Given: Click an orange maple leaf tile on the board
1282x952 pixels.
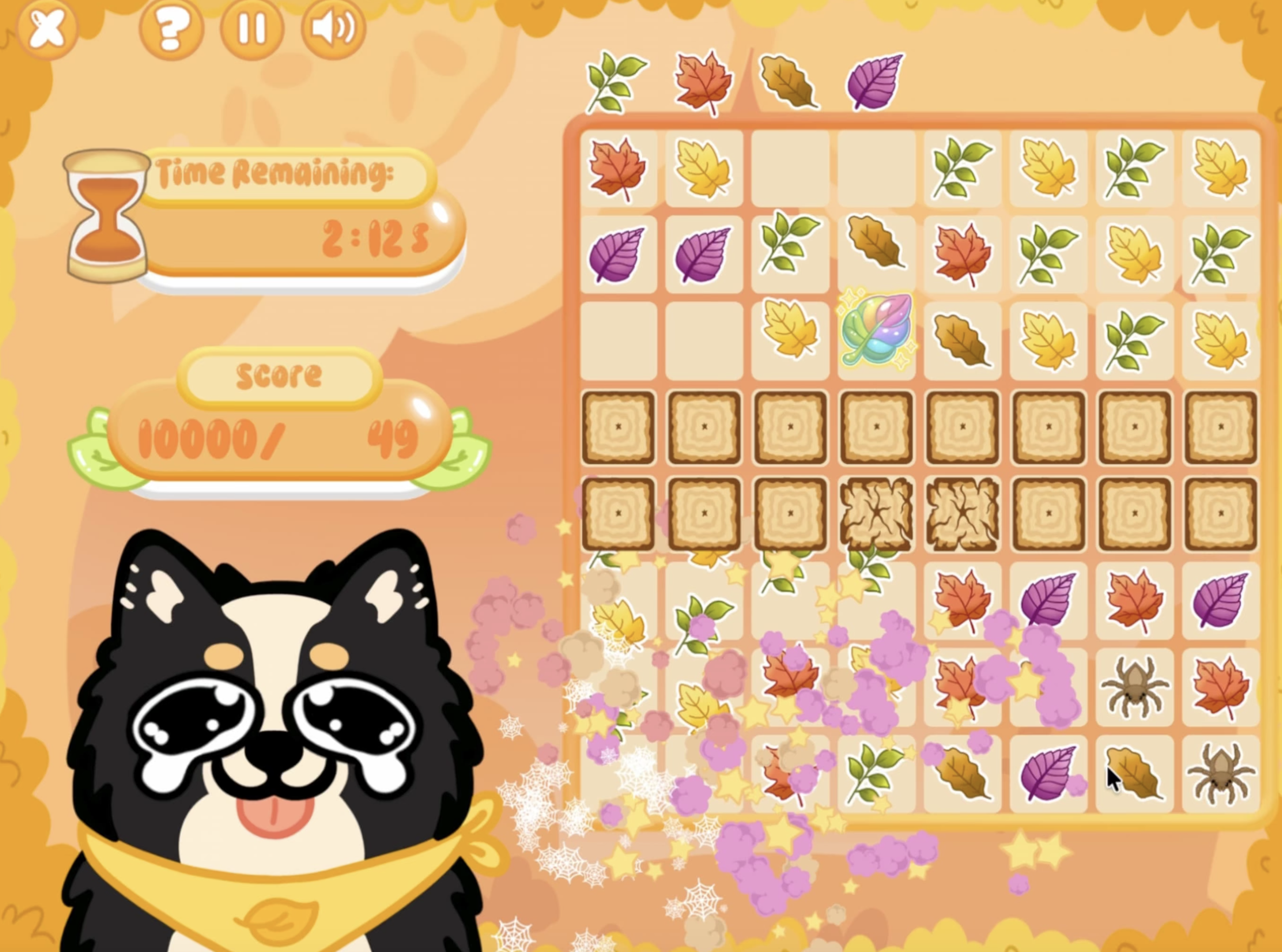Looking at the screenshot, I should click(x=617, y=169).
